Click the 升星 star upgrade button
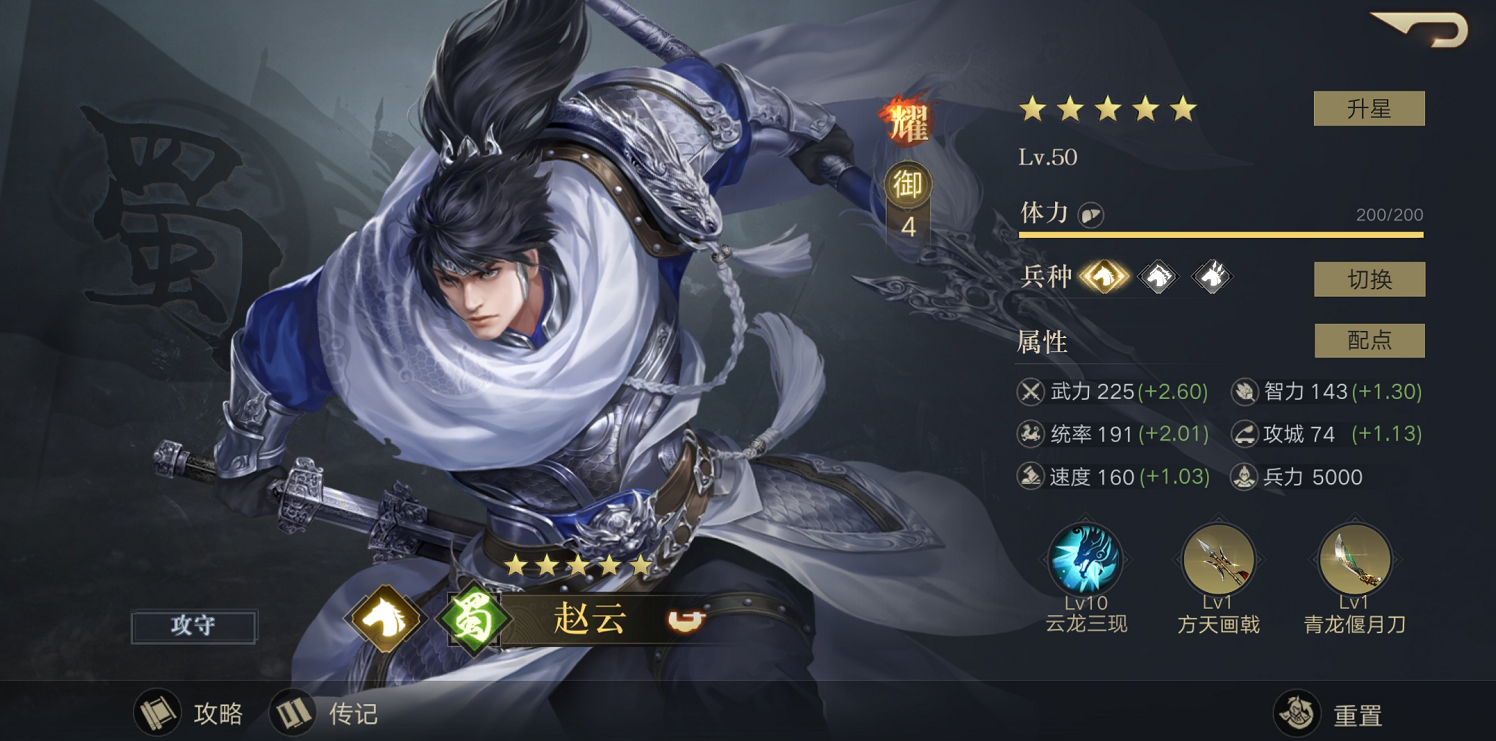This screenshot has width=1496, height=741. (x=1368, y=109)
